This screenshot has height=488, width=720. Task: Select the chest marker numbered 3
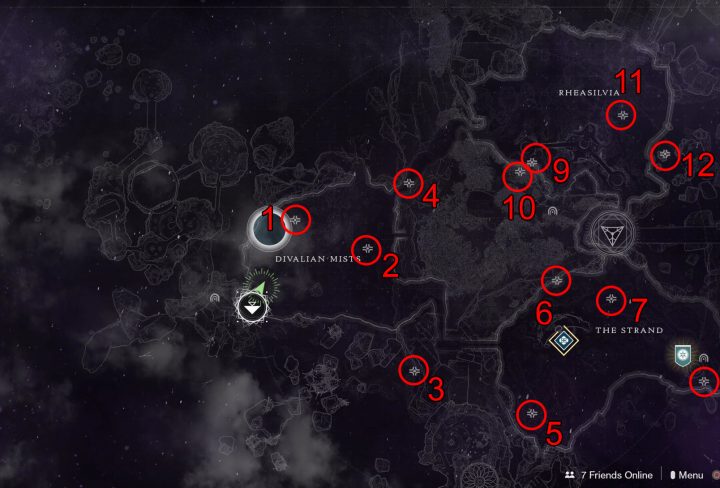coord(413,370)
